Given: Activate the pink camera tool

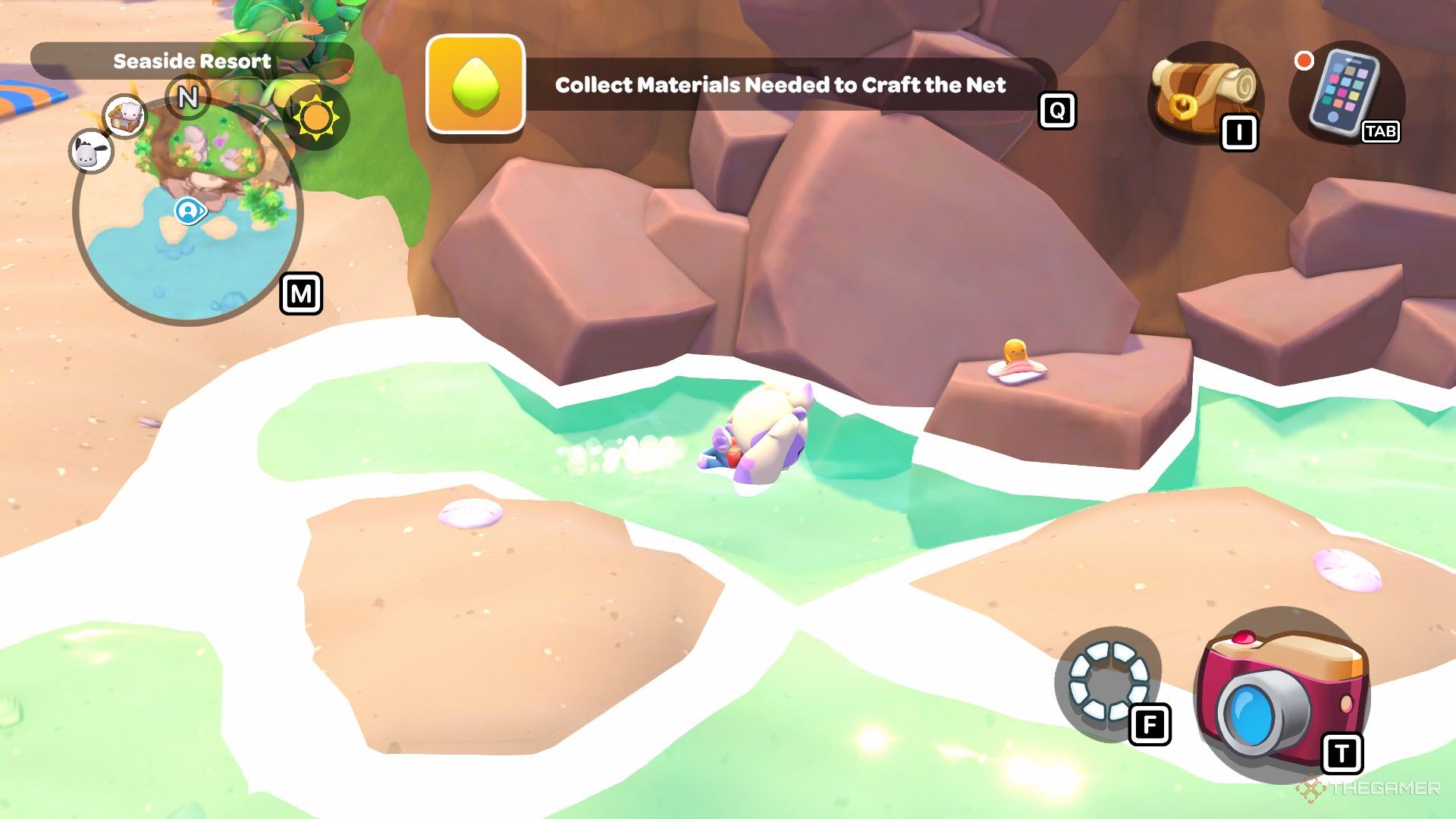Looking at the screenshot, I should tap(1282, 694).
